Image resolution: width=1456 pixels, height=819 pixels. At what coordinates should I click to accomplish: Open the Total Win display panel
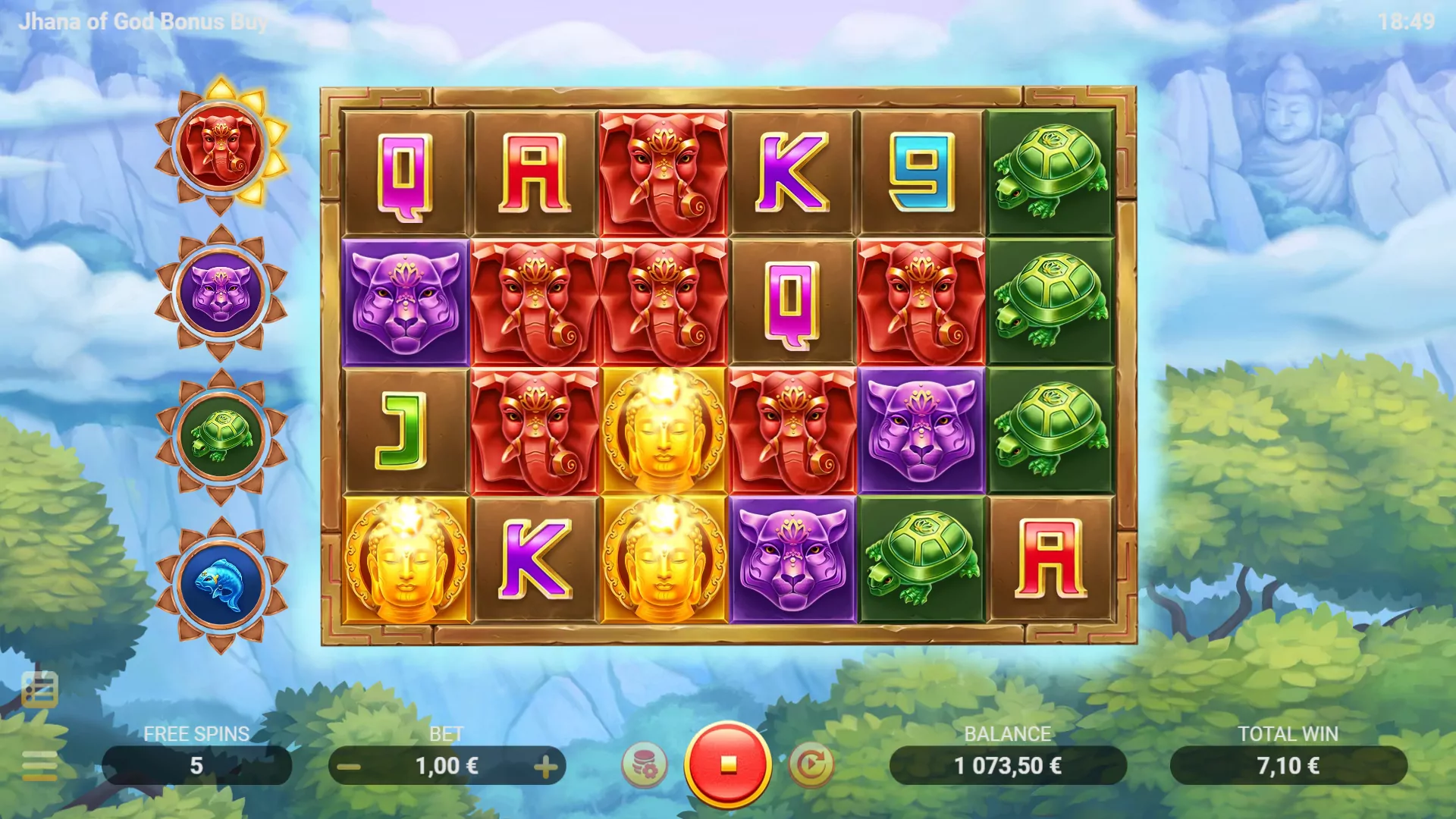pos(1289,764)
